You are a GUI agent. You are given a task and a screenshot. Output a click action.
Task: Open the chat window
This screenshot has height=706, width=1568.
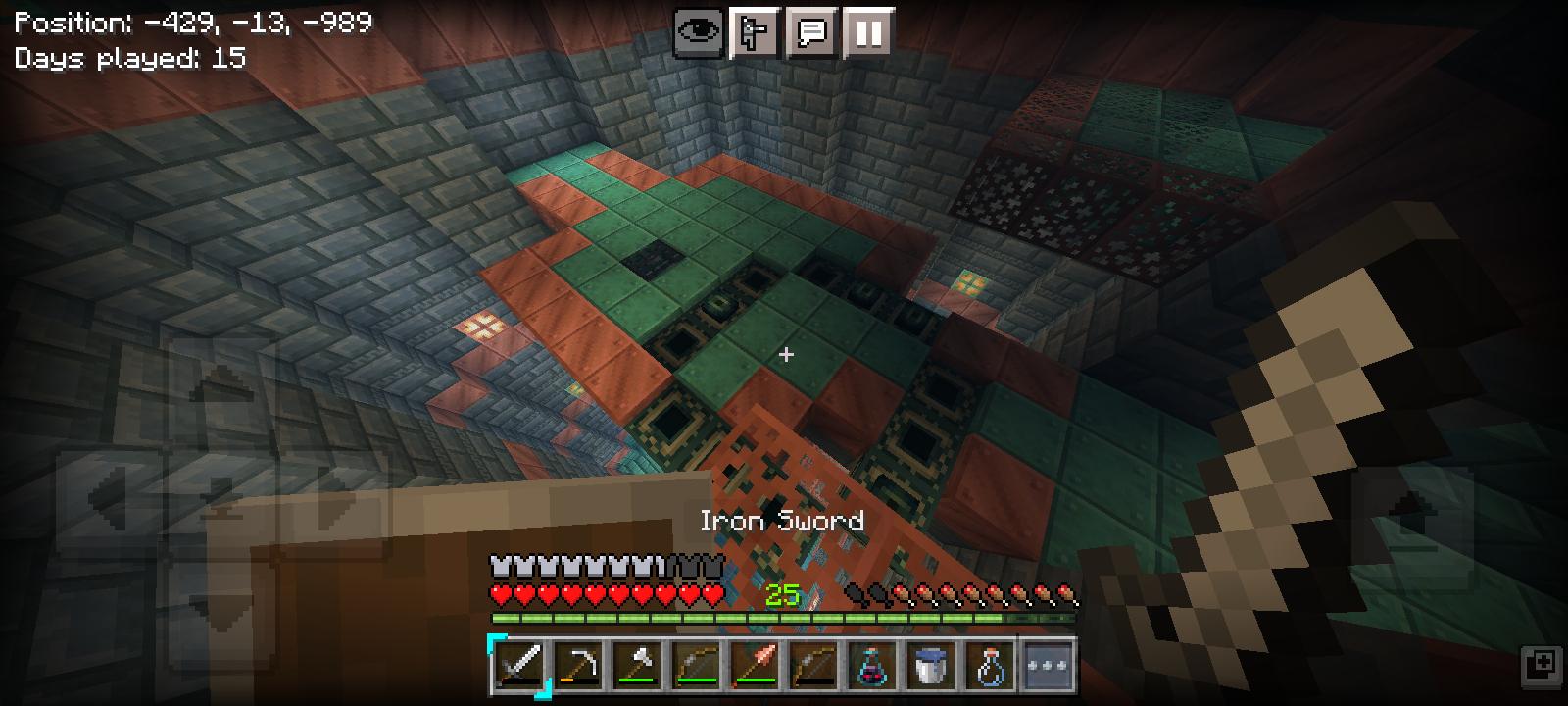pyautogui.click(x=811, y=34)
